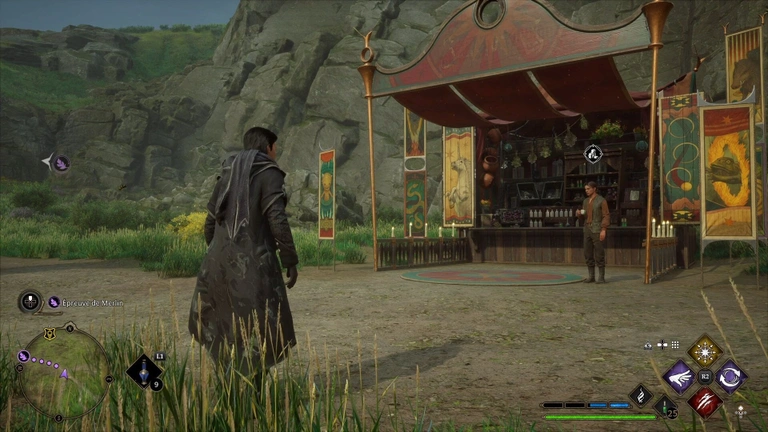Activate the white wisp ancient magic icon

coord(640,395)
